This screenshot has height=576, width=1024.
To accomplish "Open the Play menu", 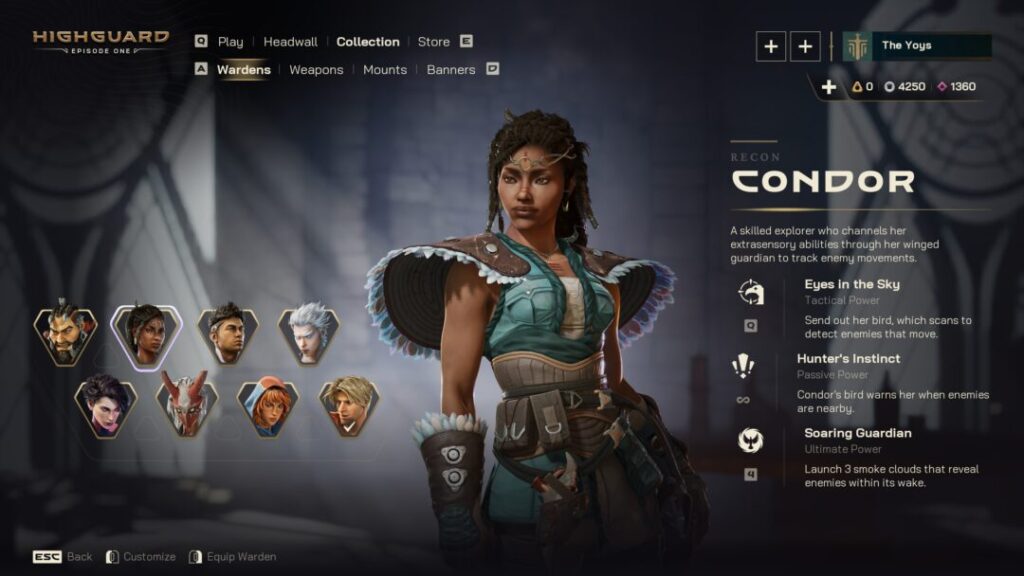I will [230, 42].
